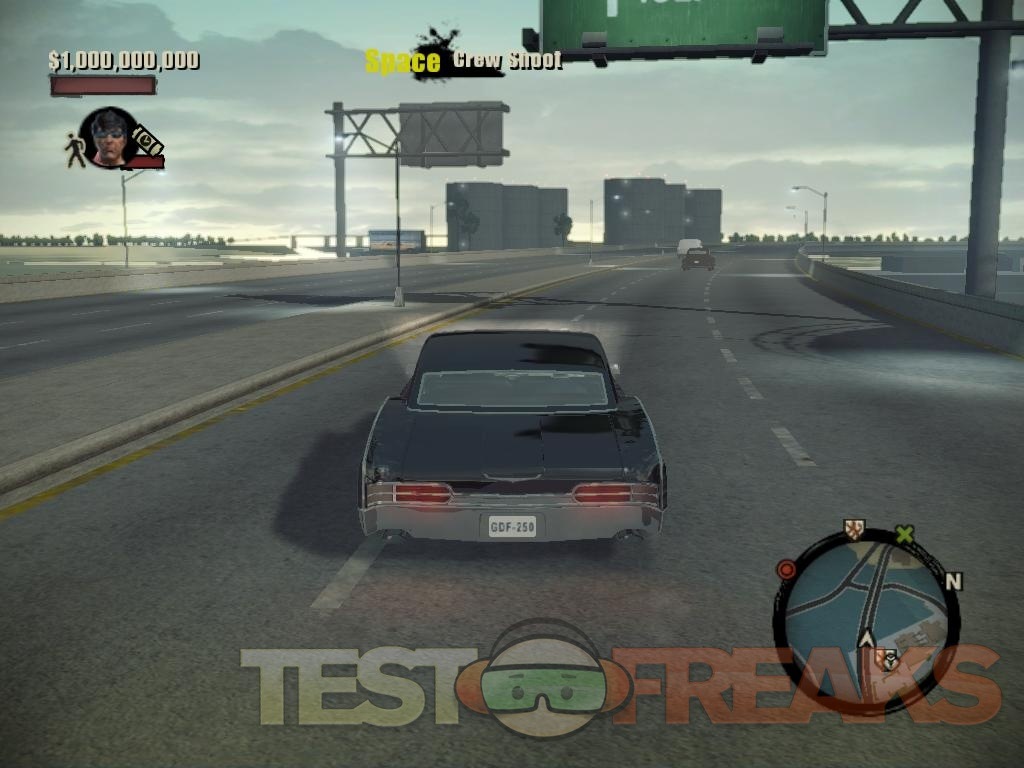Select the shield marker inside the minimap
The width and height of the screenshot is (1024, 768).
pos(885,659)
